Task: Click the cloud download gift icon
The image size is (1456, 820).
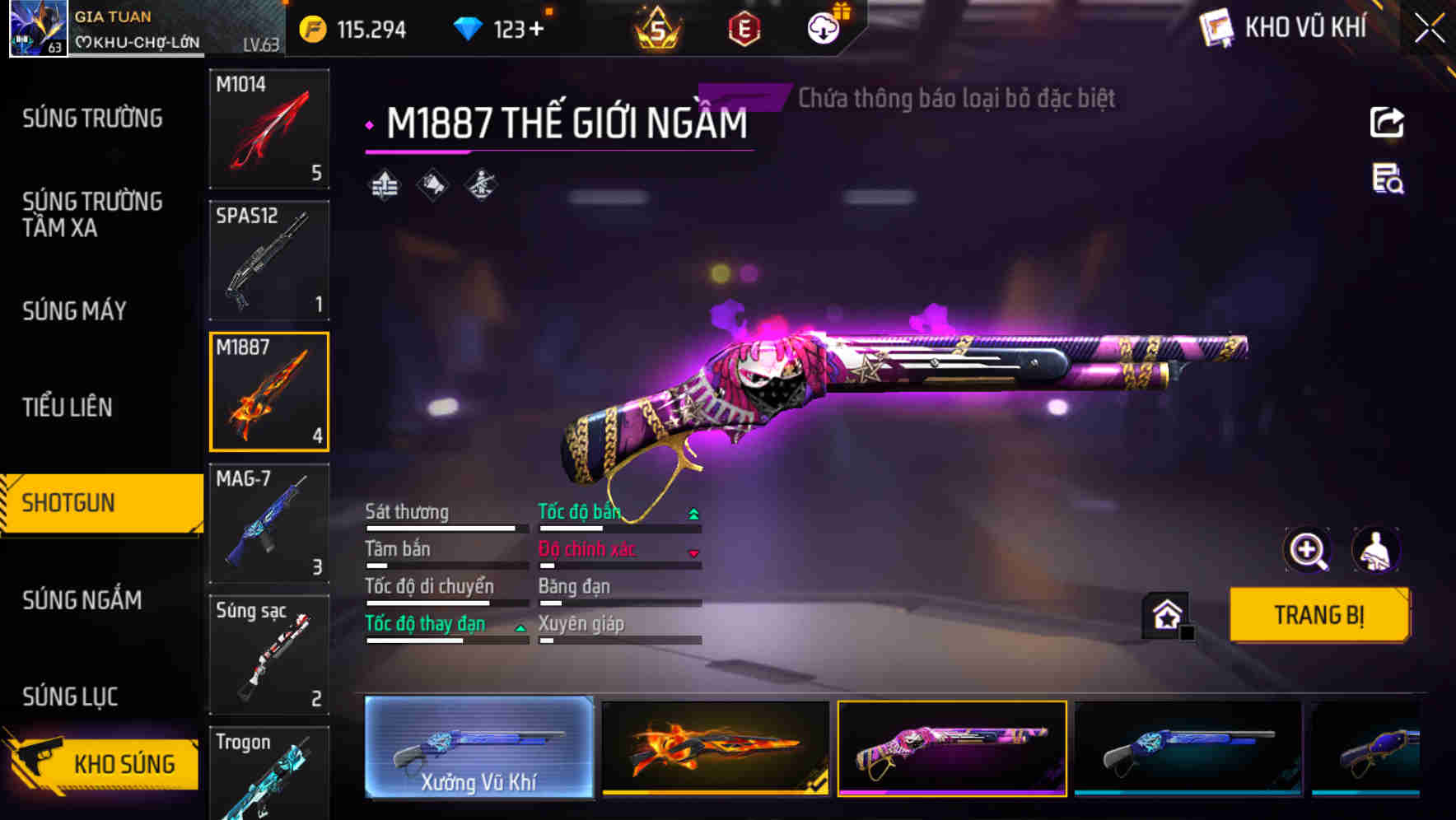Action: pyautogui.click(x=823, y=26)
